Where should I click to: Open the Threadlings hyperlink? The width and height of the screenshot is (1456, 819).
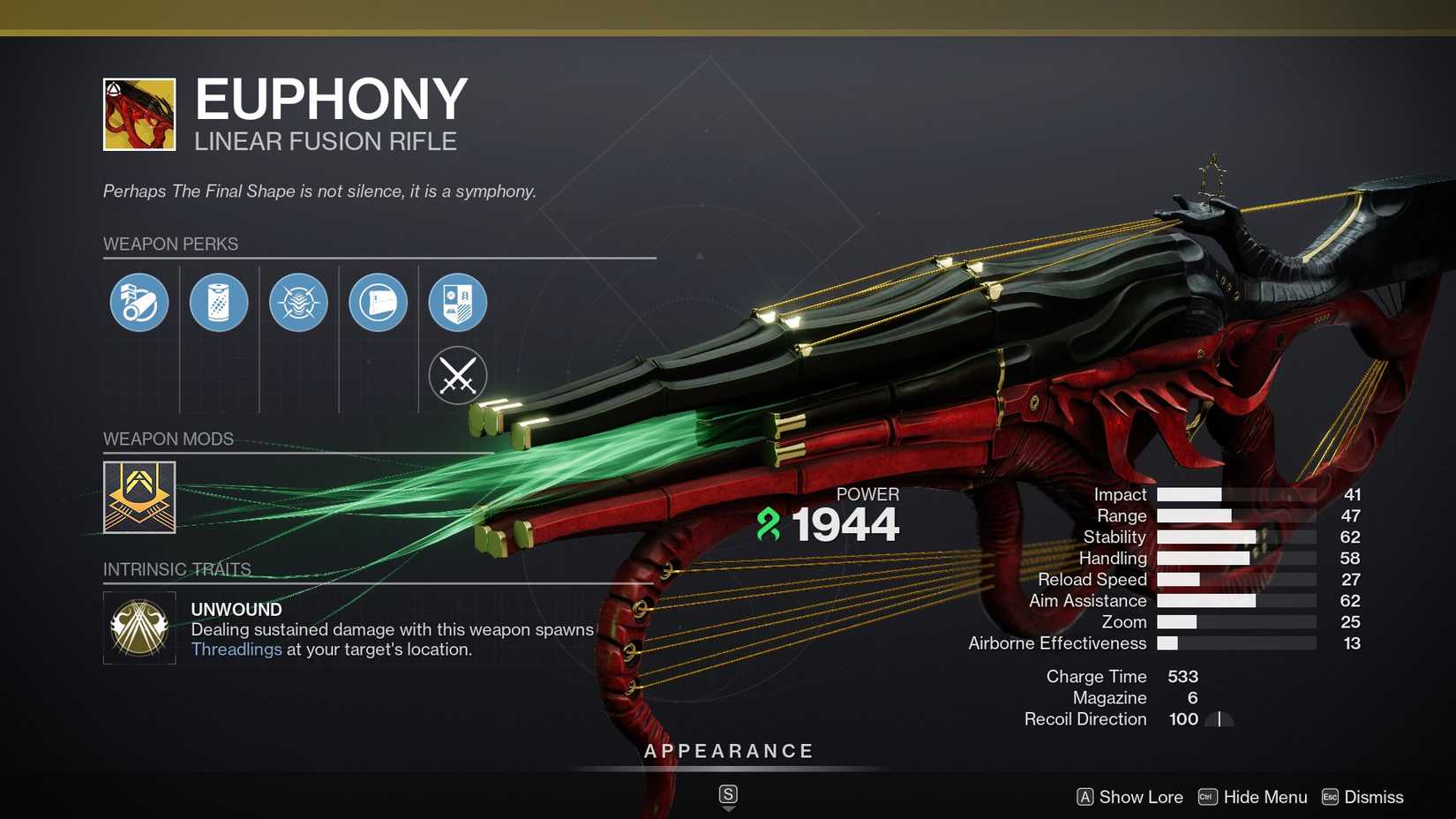click(235, 650)
